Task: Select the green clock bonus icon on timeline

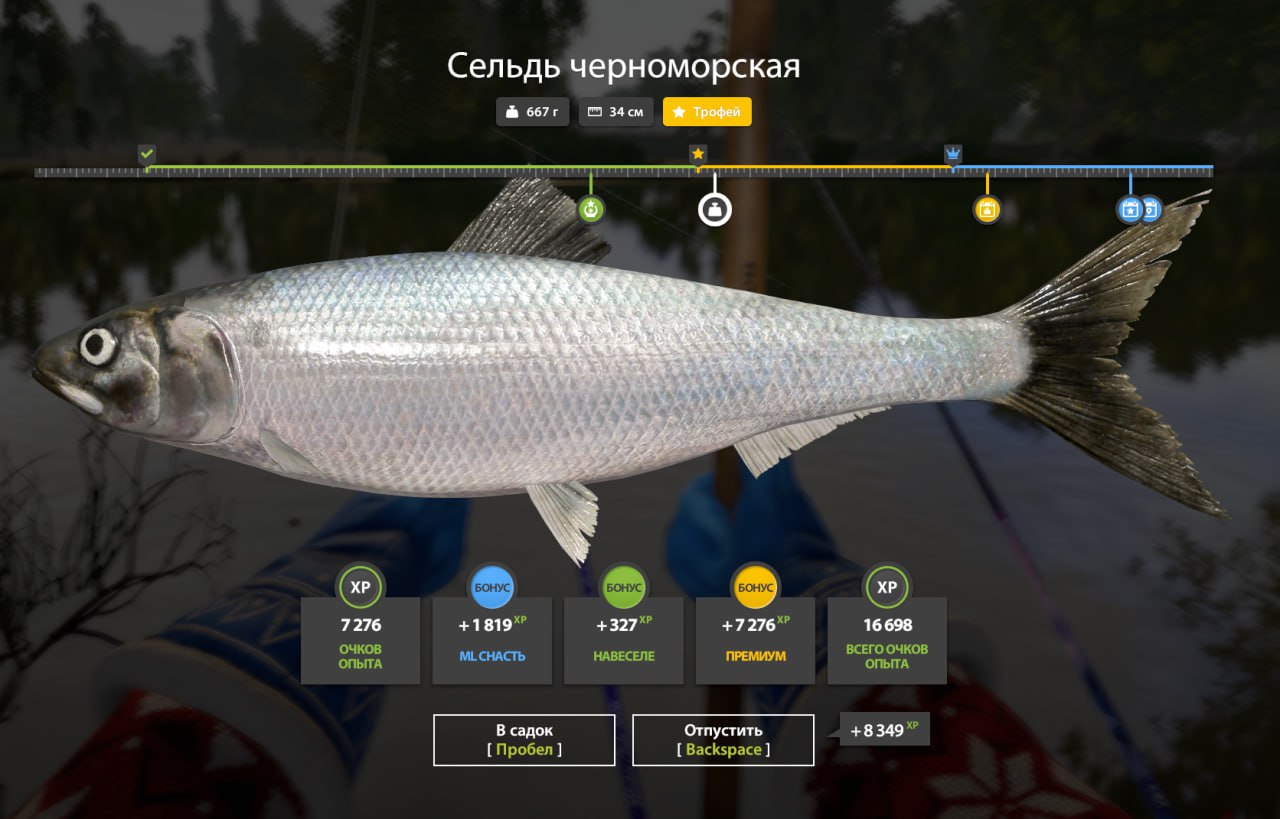Action: (x=591, y=210)
